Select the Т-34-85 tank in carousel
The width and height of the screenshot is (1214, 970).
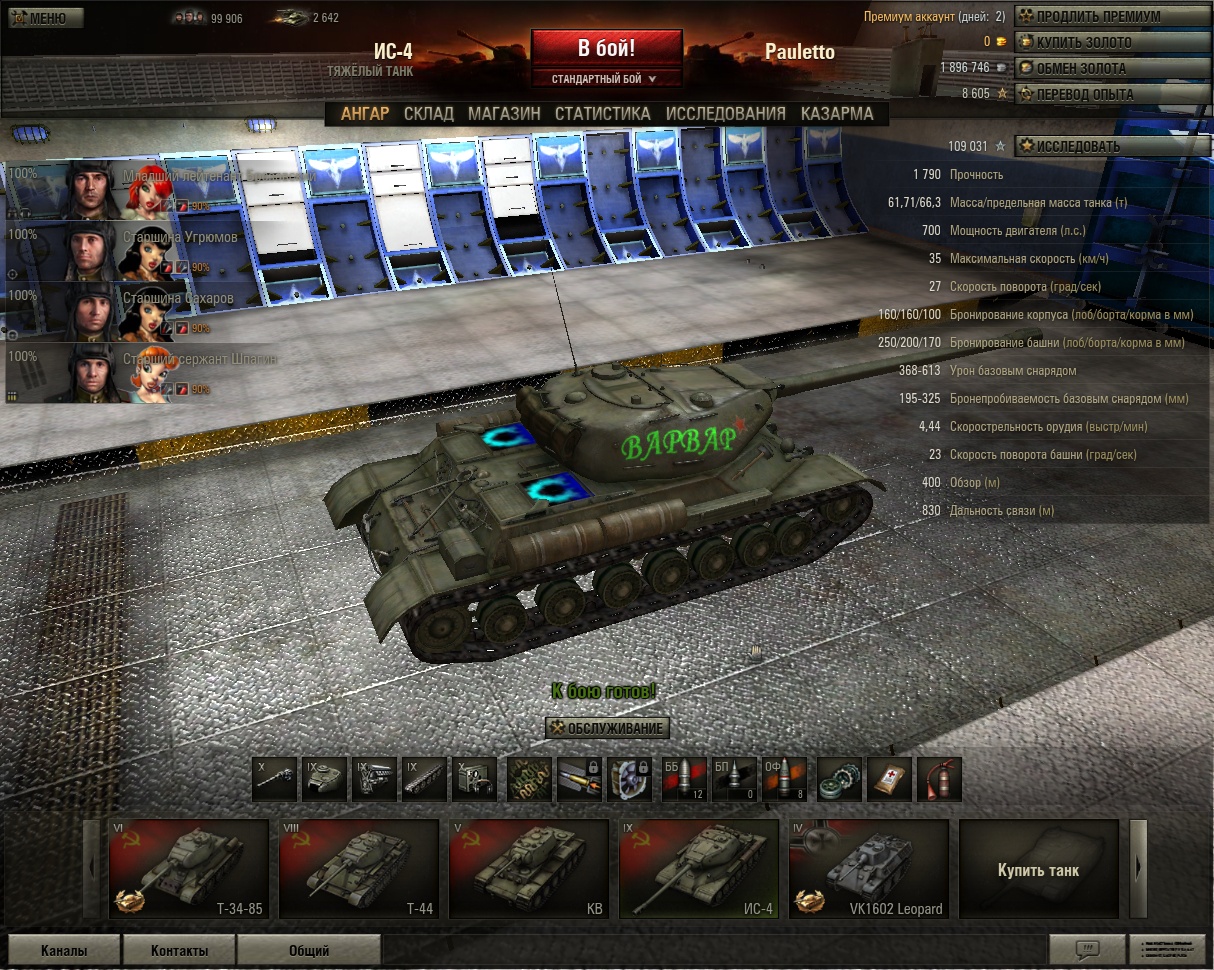pyautogui.click(x=189, y=868)
